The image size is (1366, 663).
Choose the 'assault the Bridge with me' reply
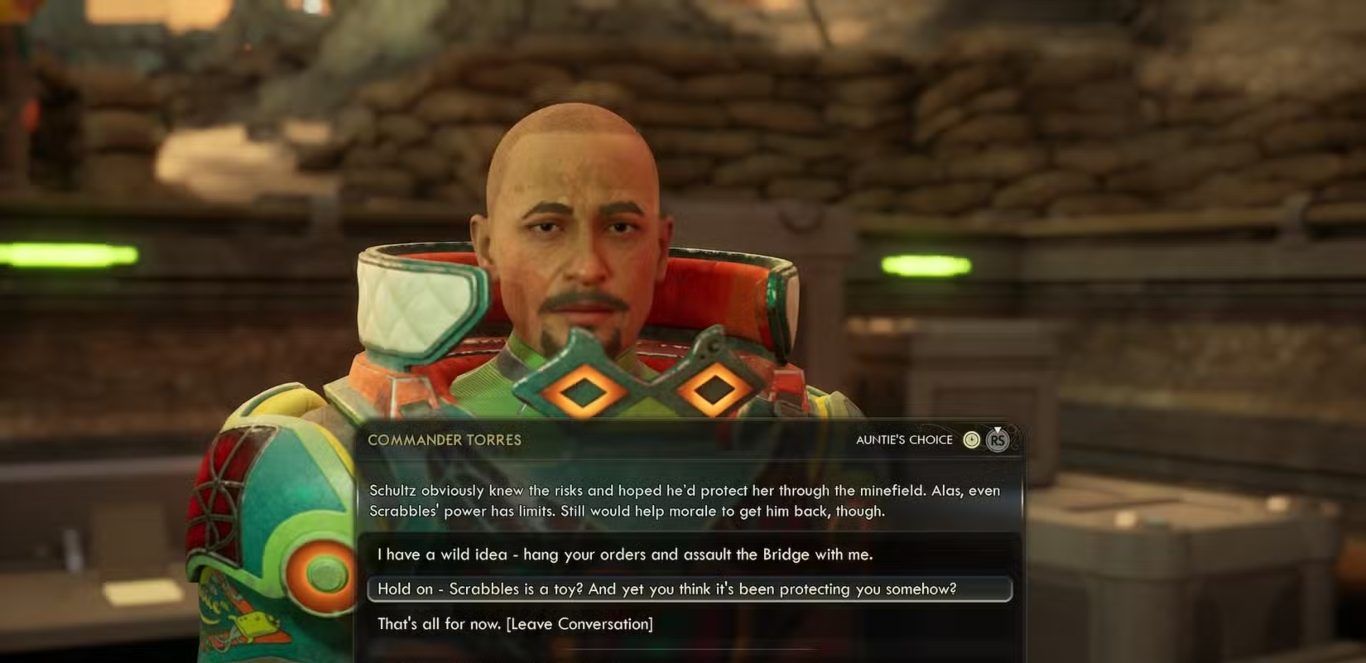coord(625,554)
